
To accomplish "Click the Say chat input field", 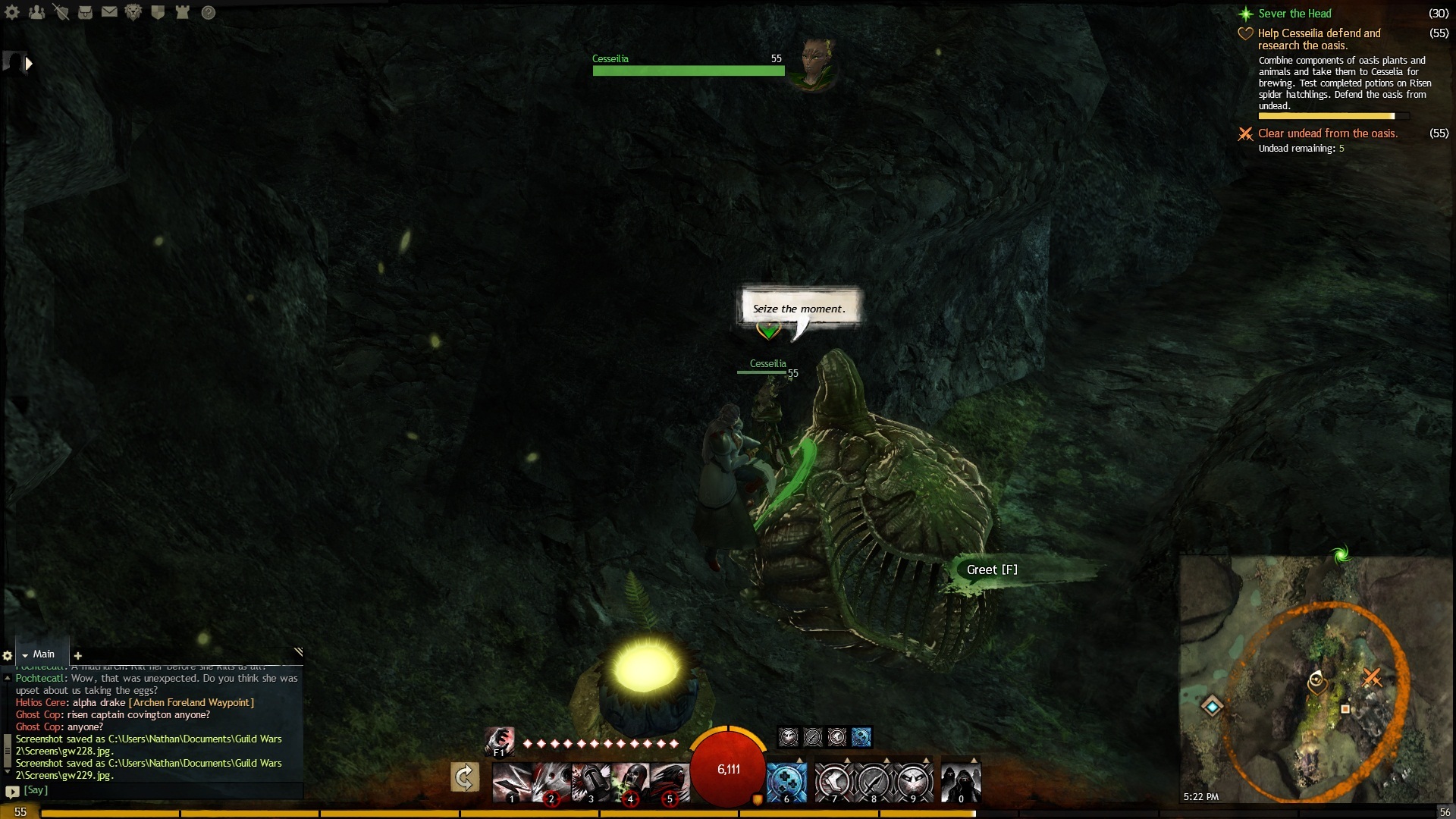I will click(x=152, y=790).
